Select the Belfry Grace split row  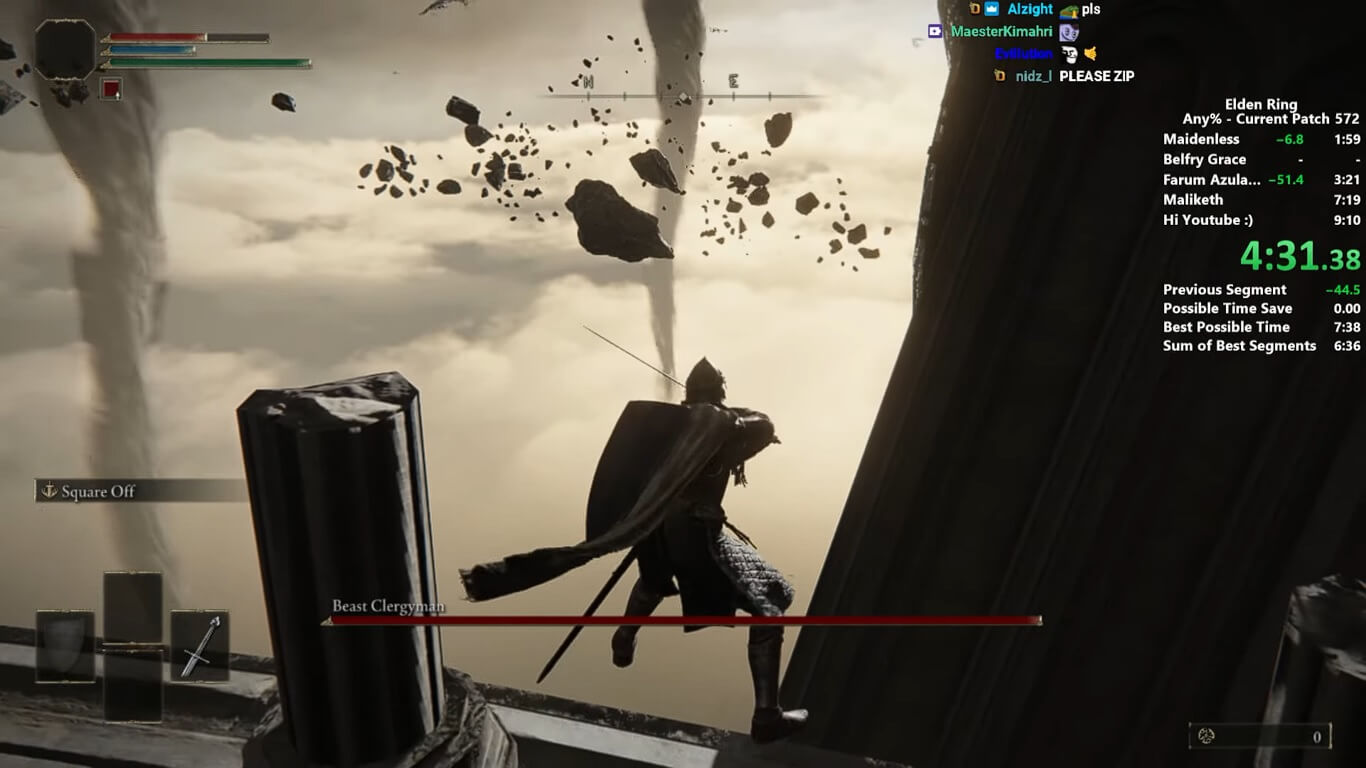(x=1261, y=160)
